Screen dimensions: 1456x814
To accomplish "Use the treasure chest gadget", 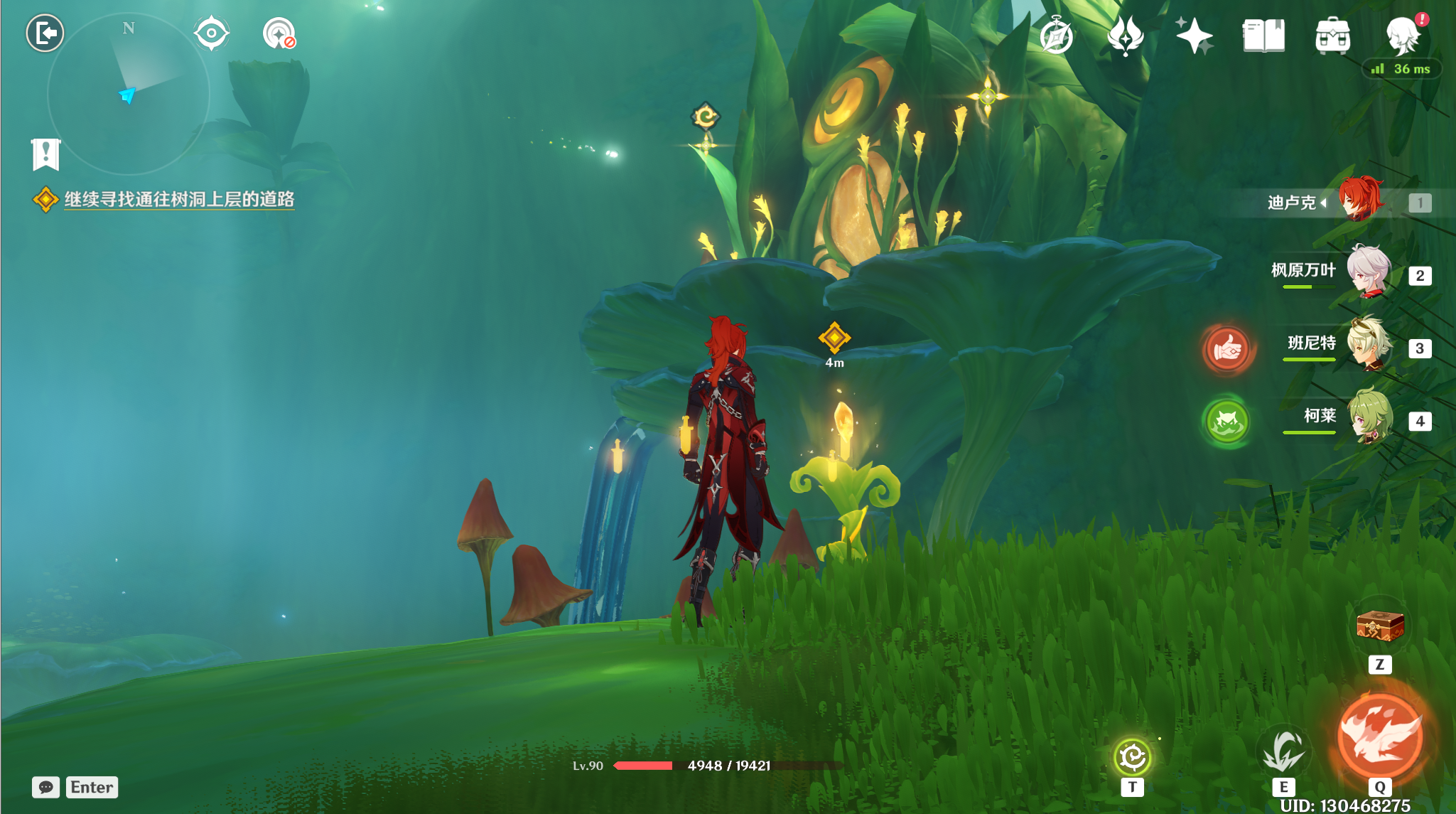I will (1380, 626).
